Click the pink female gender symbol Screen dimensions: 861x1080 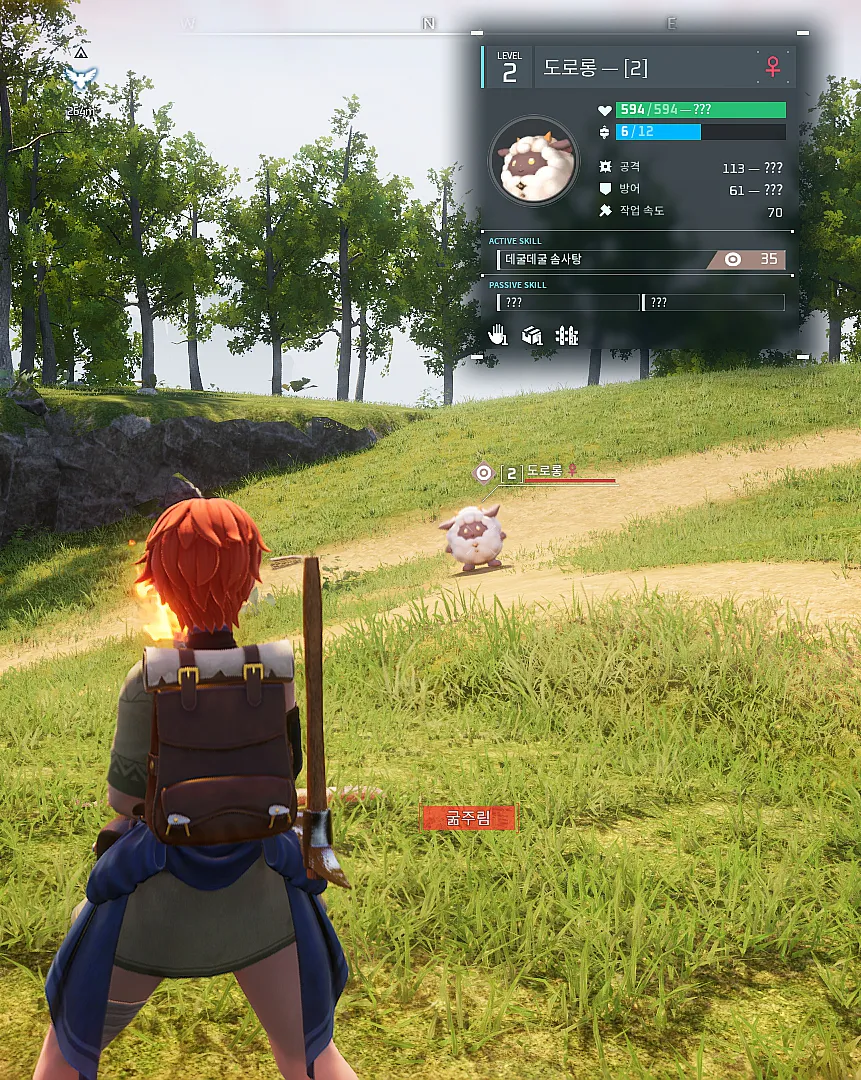(x=773, y=67)
